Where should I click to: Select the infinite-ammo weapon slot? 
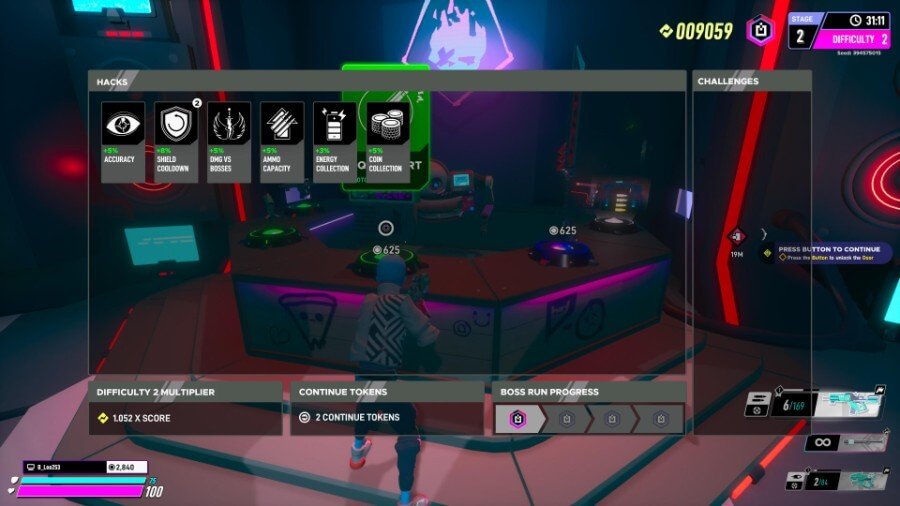point(847,442)
